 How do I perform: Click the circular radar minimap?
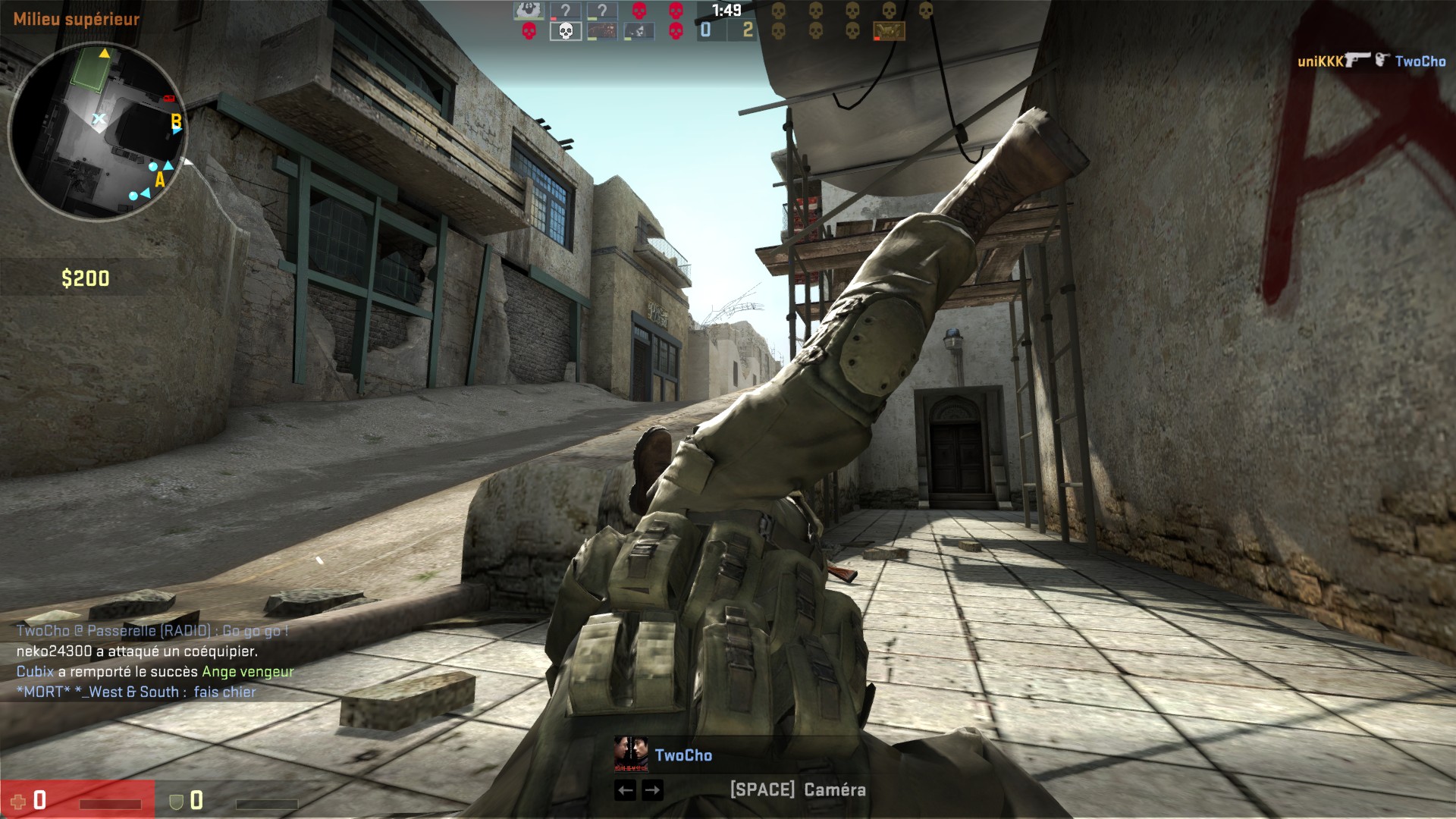point(97,130)
